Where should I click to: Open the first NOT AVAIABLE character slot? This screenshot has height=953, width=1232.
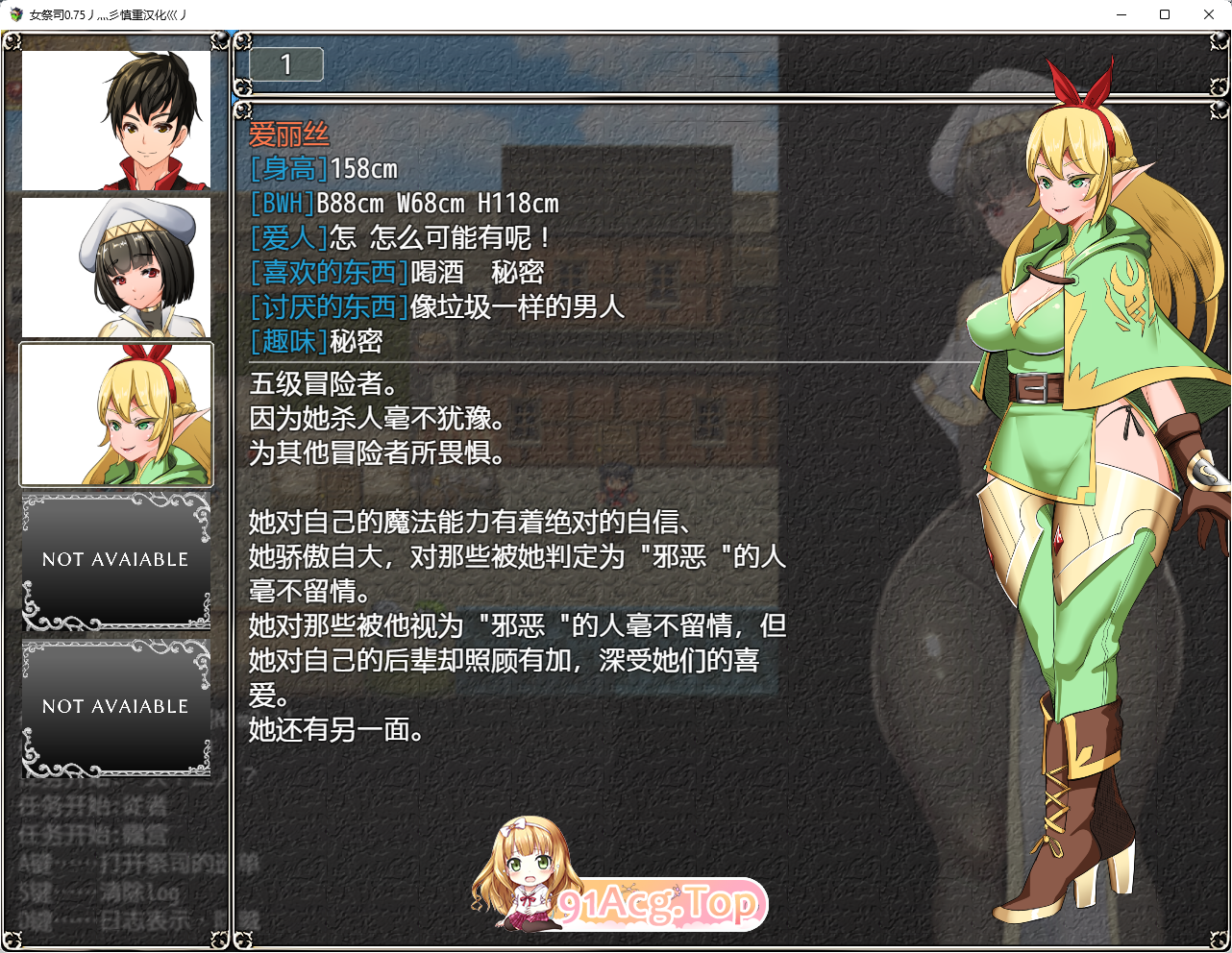click(x=115, y=559)
